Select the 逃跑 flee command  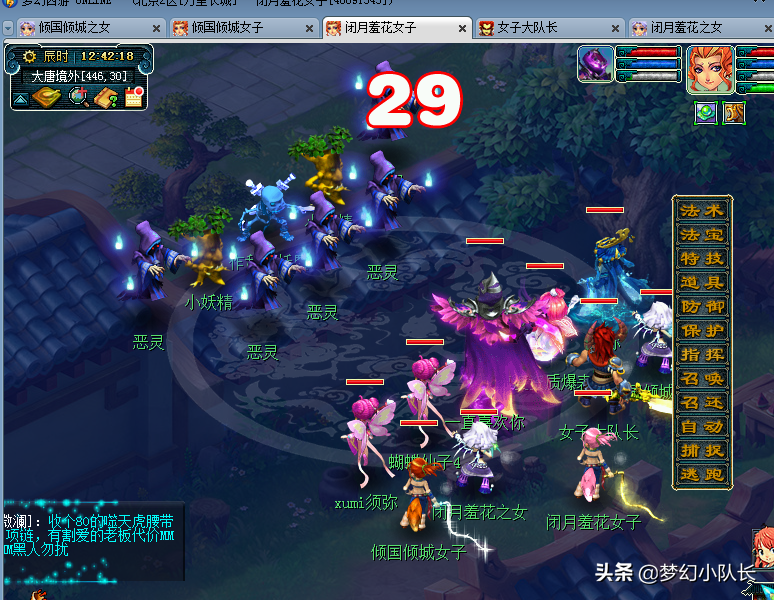point(702,474)
